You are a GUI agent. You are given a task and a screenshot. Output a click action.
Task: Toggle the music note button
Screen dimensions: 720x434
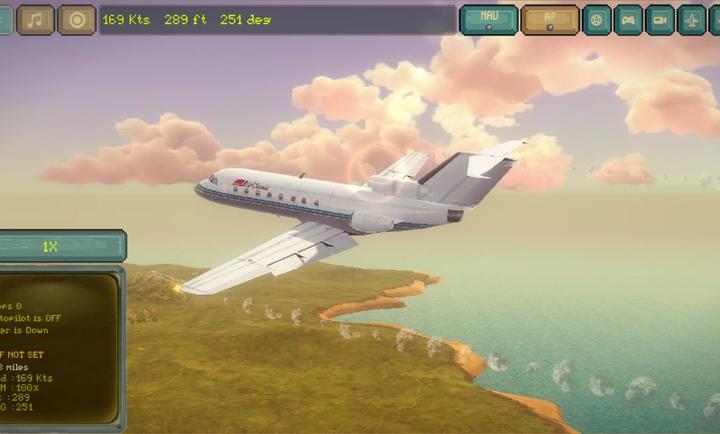coord(36,19)
